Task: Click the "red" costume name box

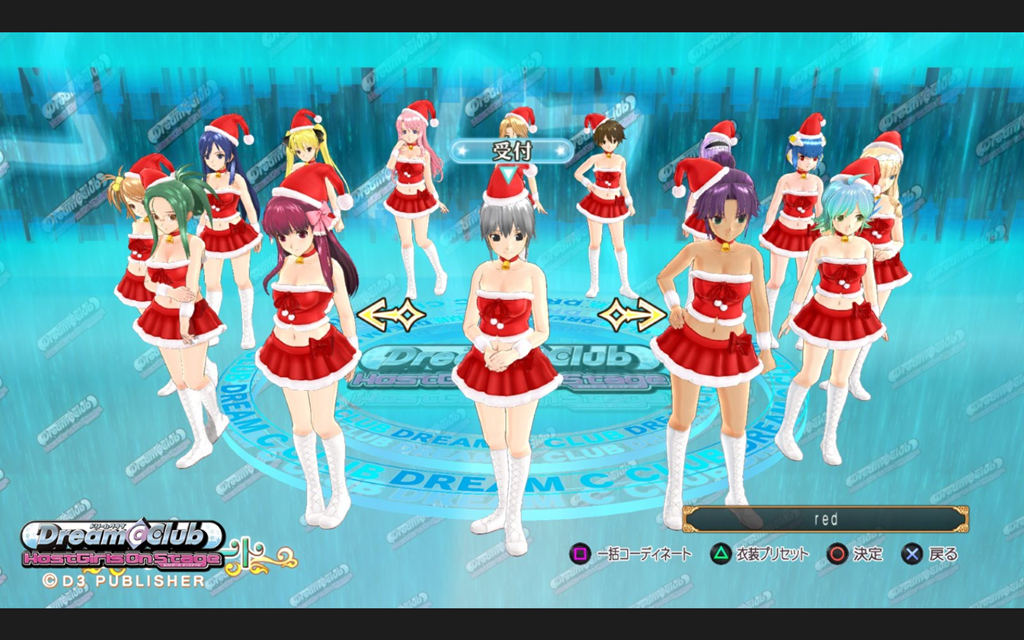Action: point(826,519)
